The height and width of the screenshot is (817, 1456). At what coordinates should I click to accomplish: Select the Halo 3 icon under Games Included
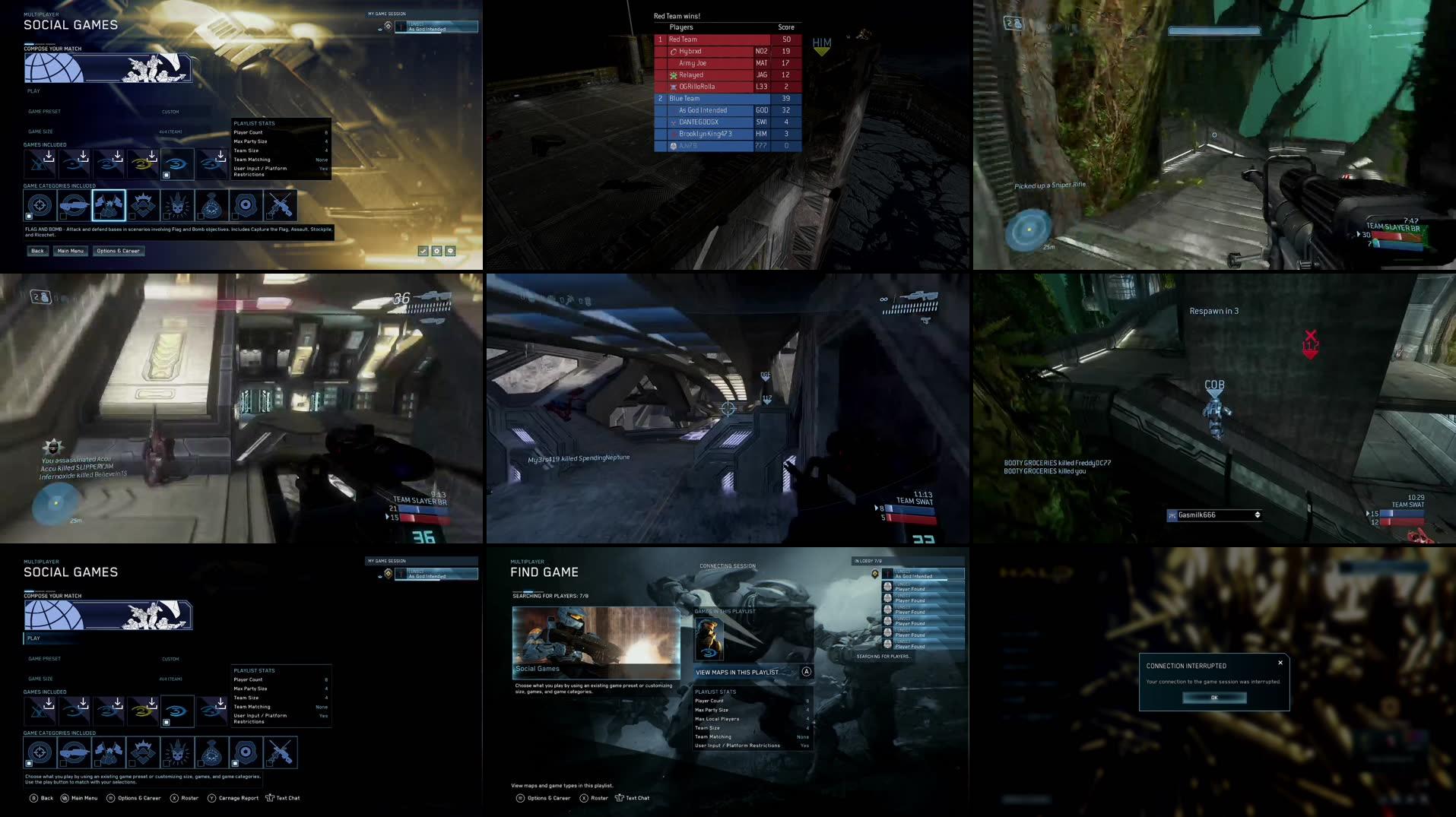(x=178, y=163)
